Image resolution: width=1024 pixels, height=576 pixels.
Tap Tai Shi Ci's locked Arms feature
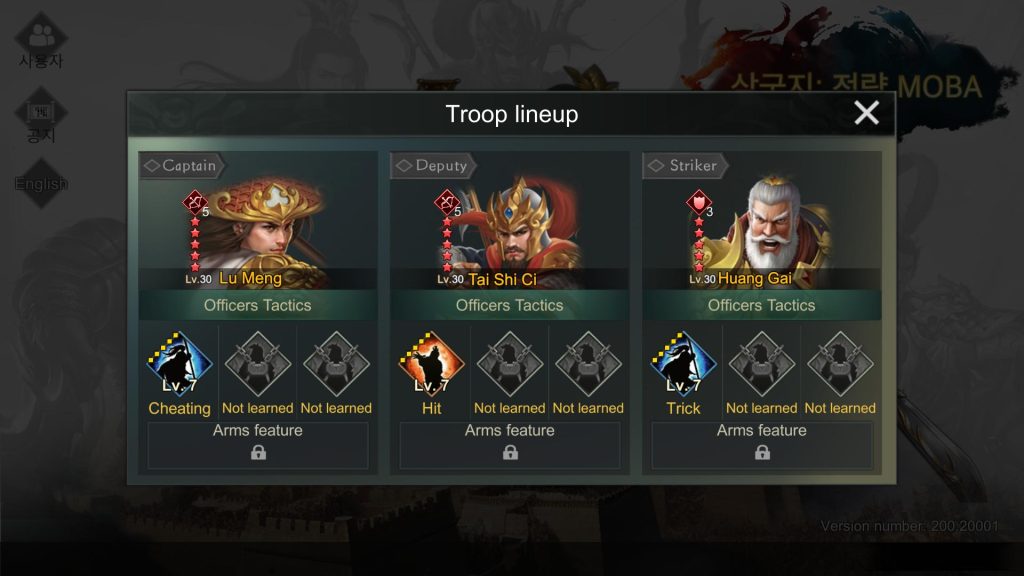point(510,446)
